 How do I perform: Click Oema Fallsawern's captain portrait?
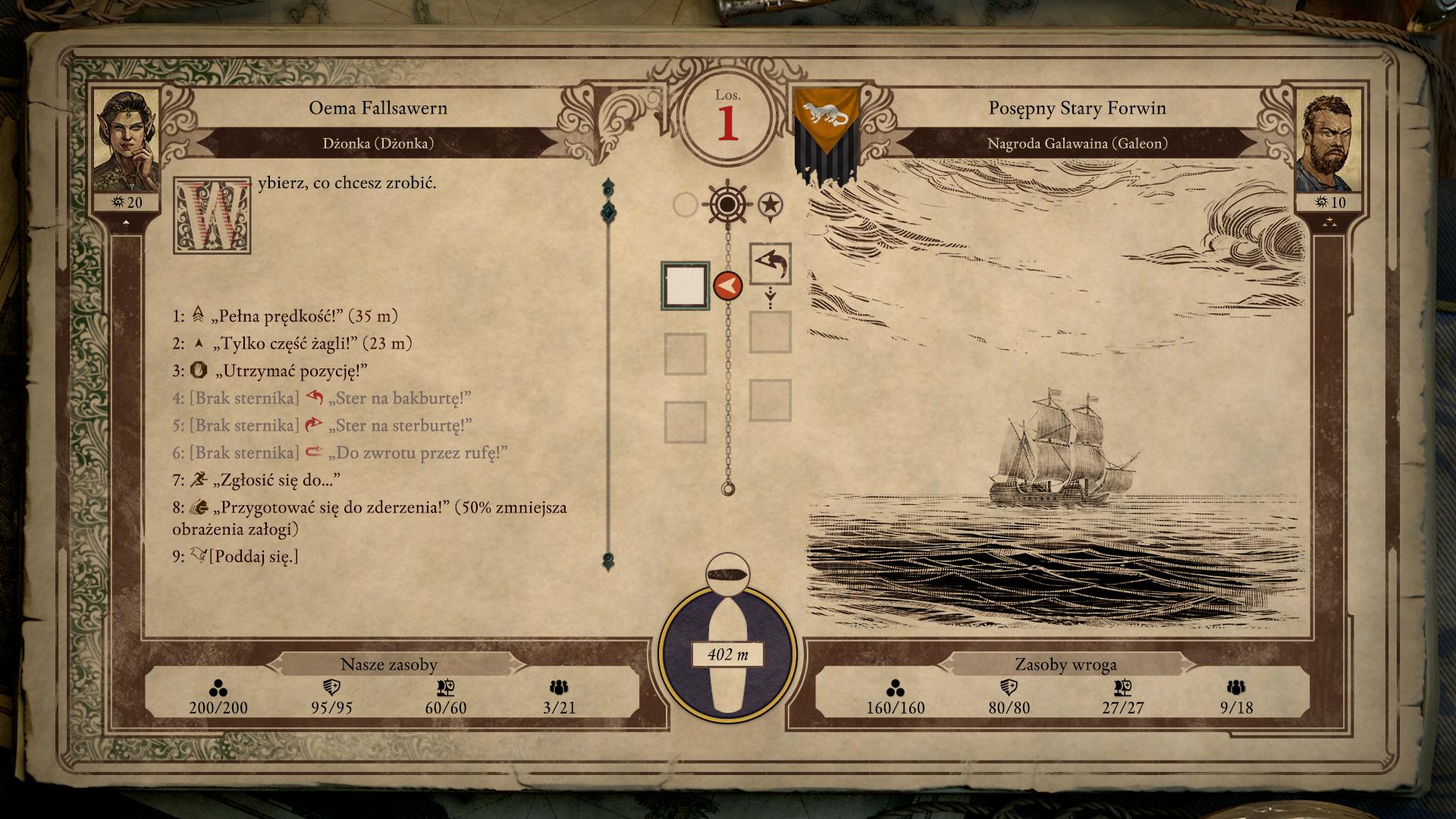click(x=125, y=143)
